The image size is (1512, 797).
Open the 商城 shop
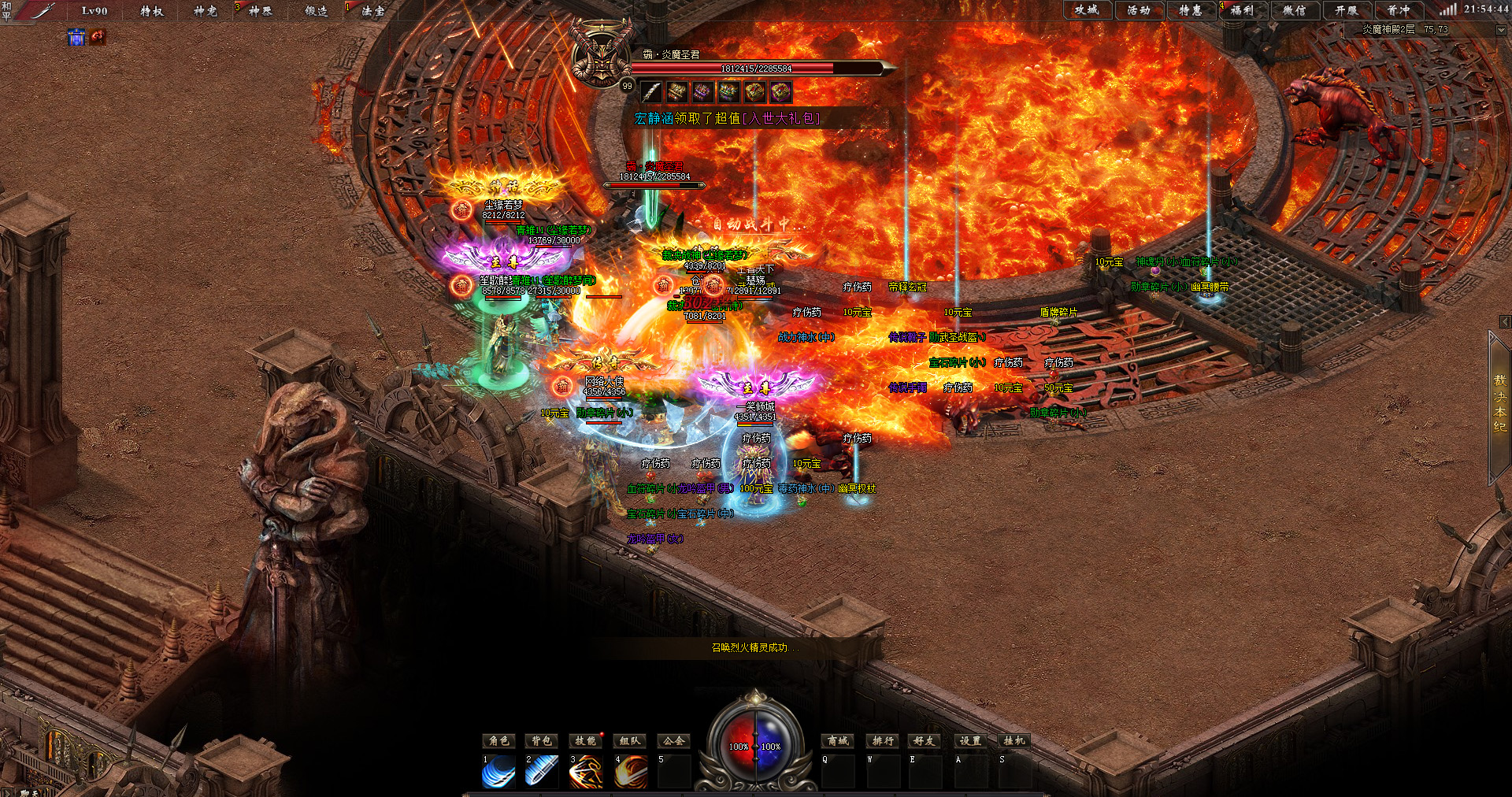coord(838,741)
